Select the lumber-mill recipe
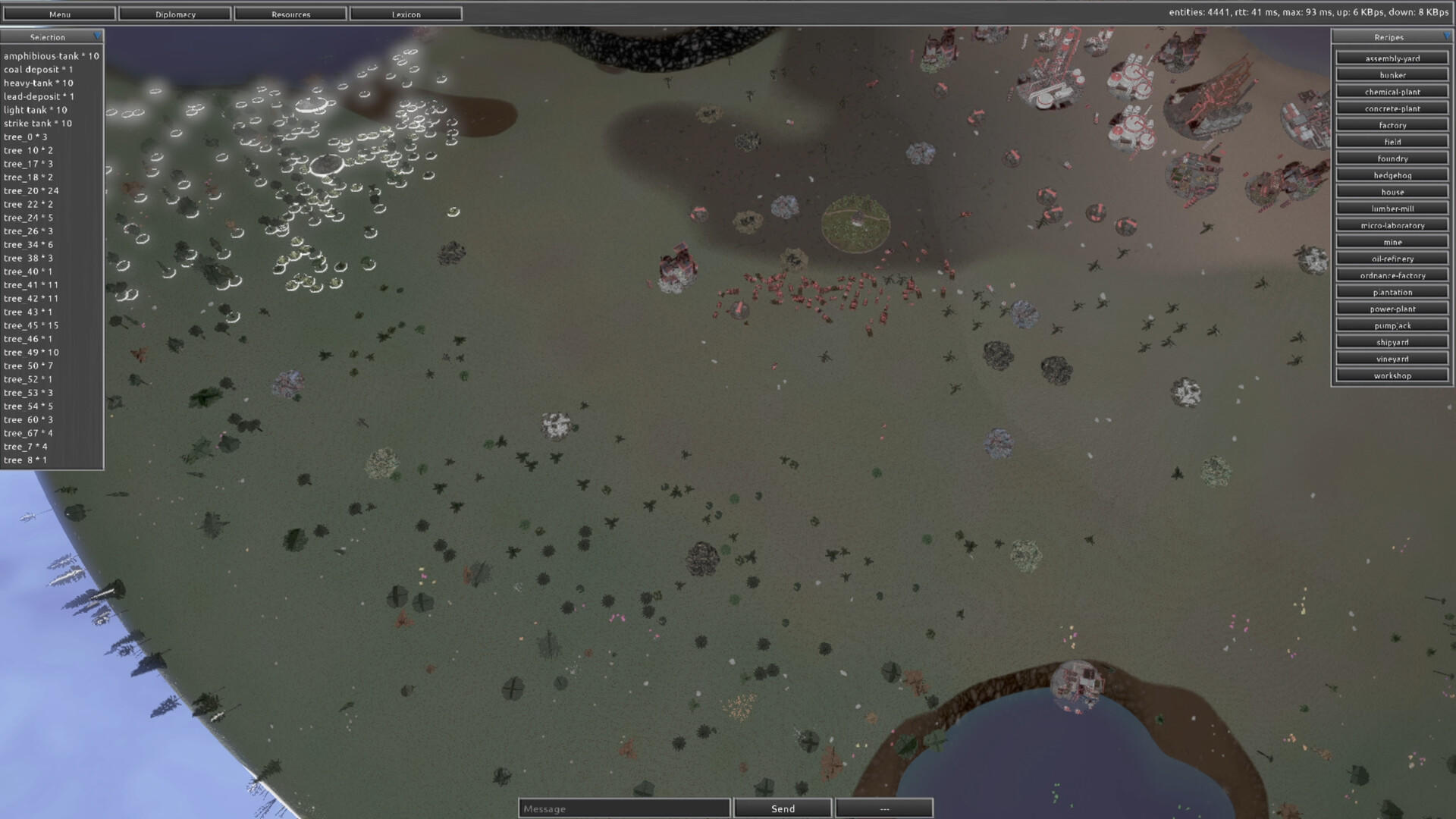Image resolution: width=1456 pixels, height=819 pixels. [x=1392, y=208]
